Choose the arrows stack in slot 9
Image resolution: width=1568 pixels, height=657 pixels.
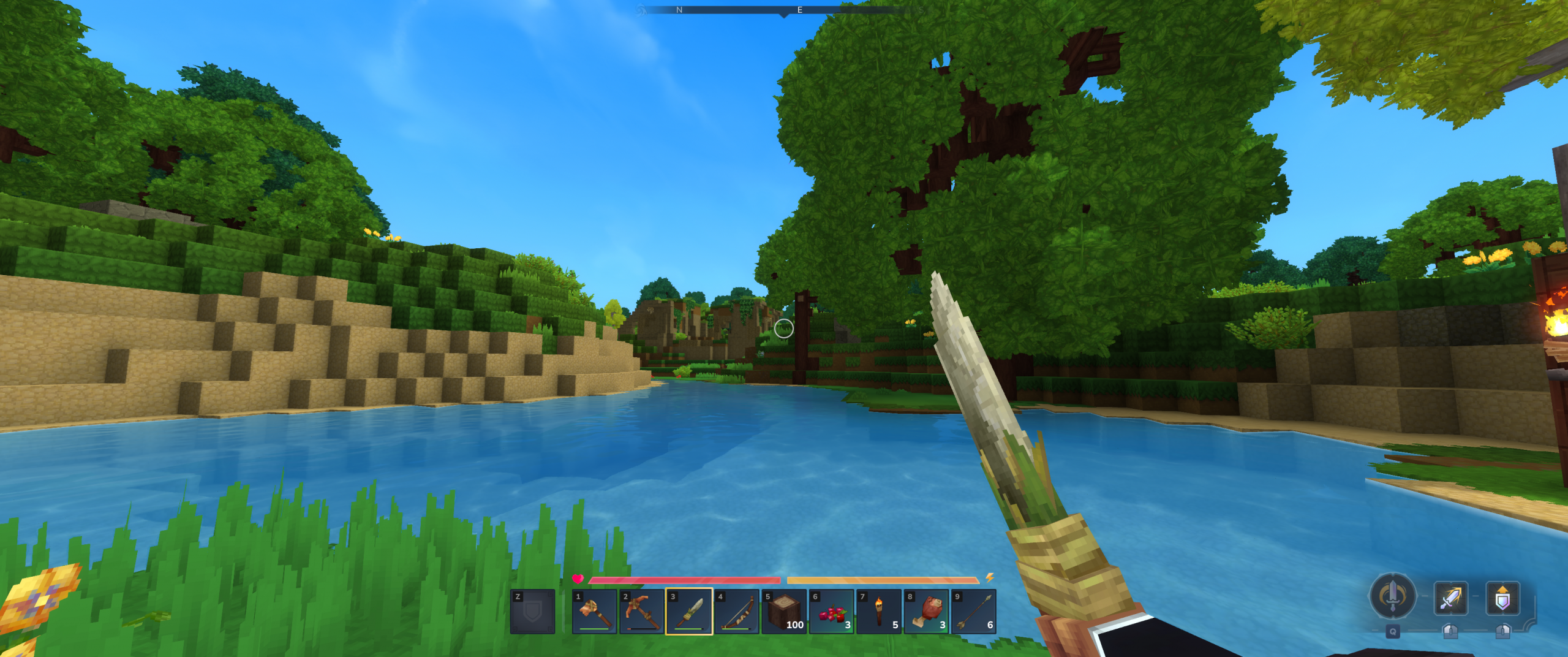pyautogui.click(x=973, y=612)
